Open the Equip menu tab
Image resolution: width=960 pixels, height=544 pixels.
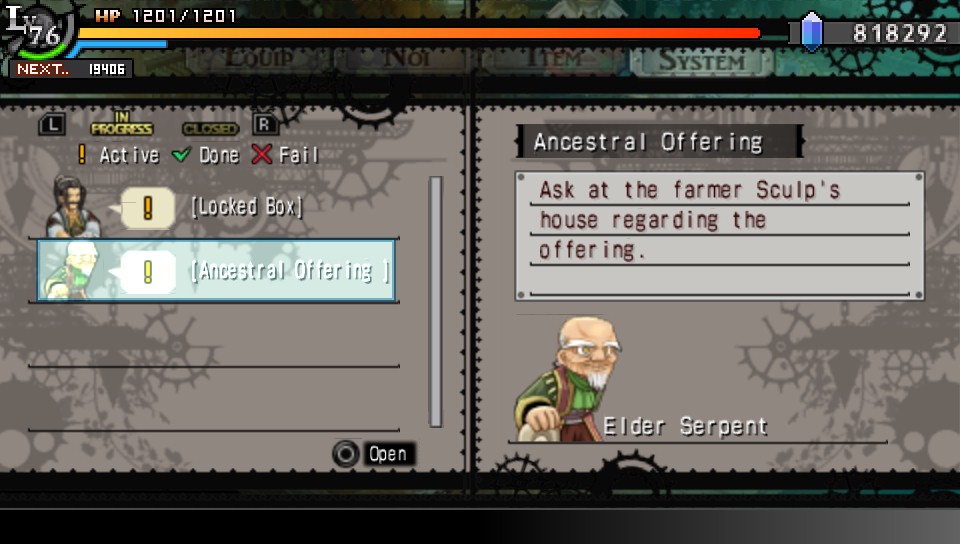(273, 57)
